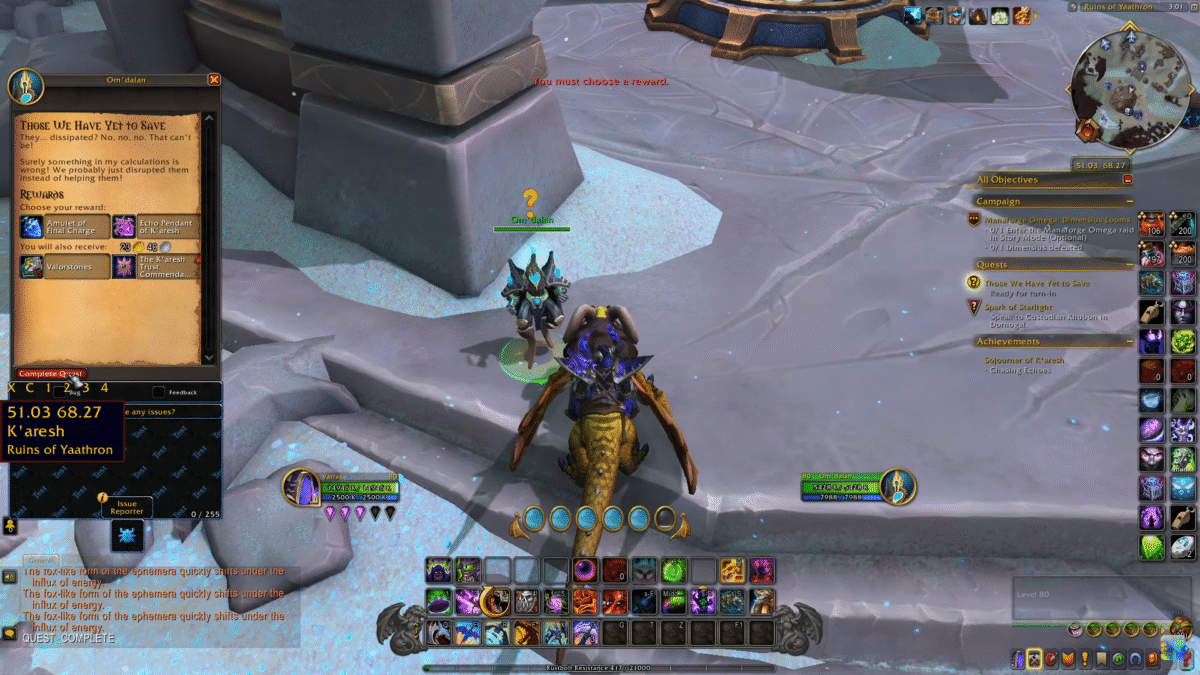The image size is (1200, 675).
Task: Click the Issue Reporter label
Action: (127, 508)
